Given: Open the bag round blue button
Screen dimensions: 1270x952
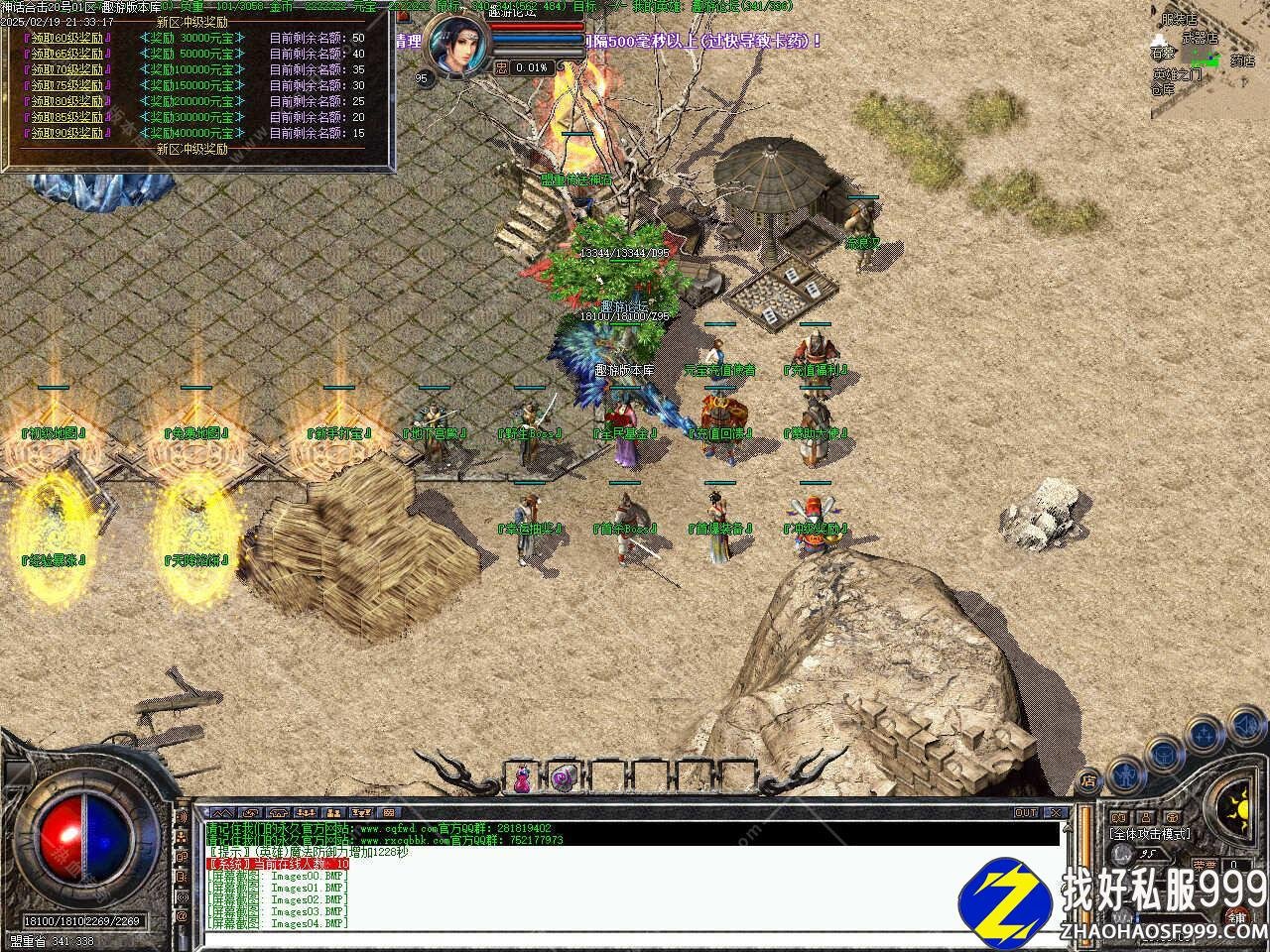Looking at the screenshot, I should pyautogui.click(x=1163, y=753).
